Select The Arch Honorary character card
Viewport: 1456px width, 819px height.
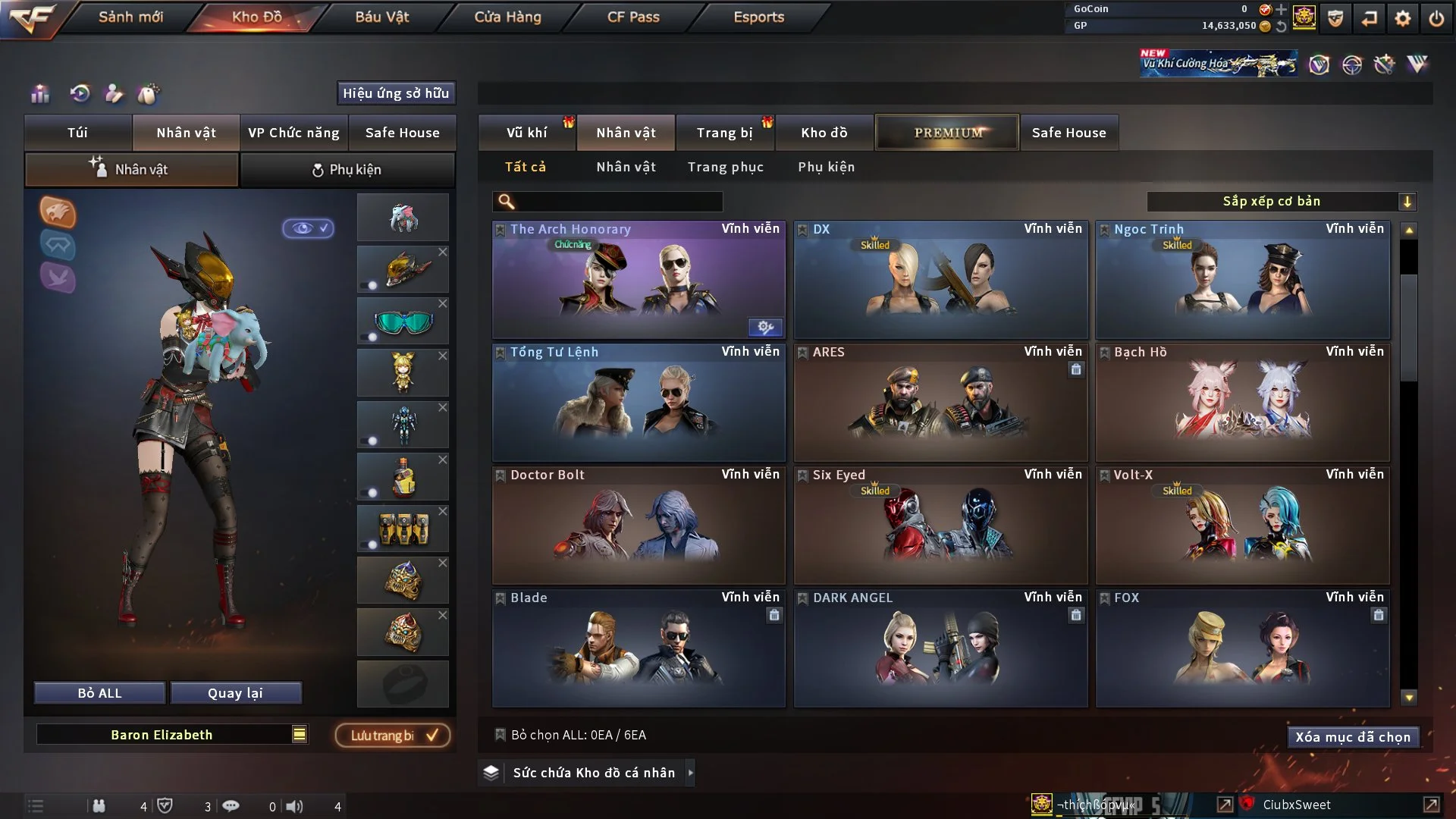[x=638, y=281]
